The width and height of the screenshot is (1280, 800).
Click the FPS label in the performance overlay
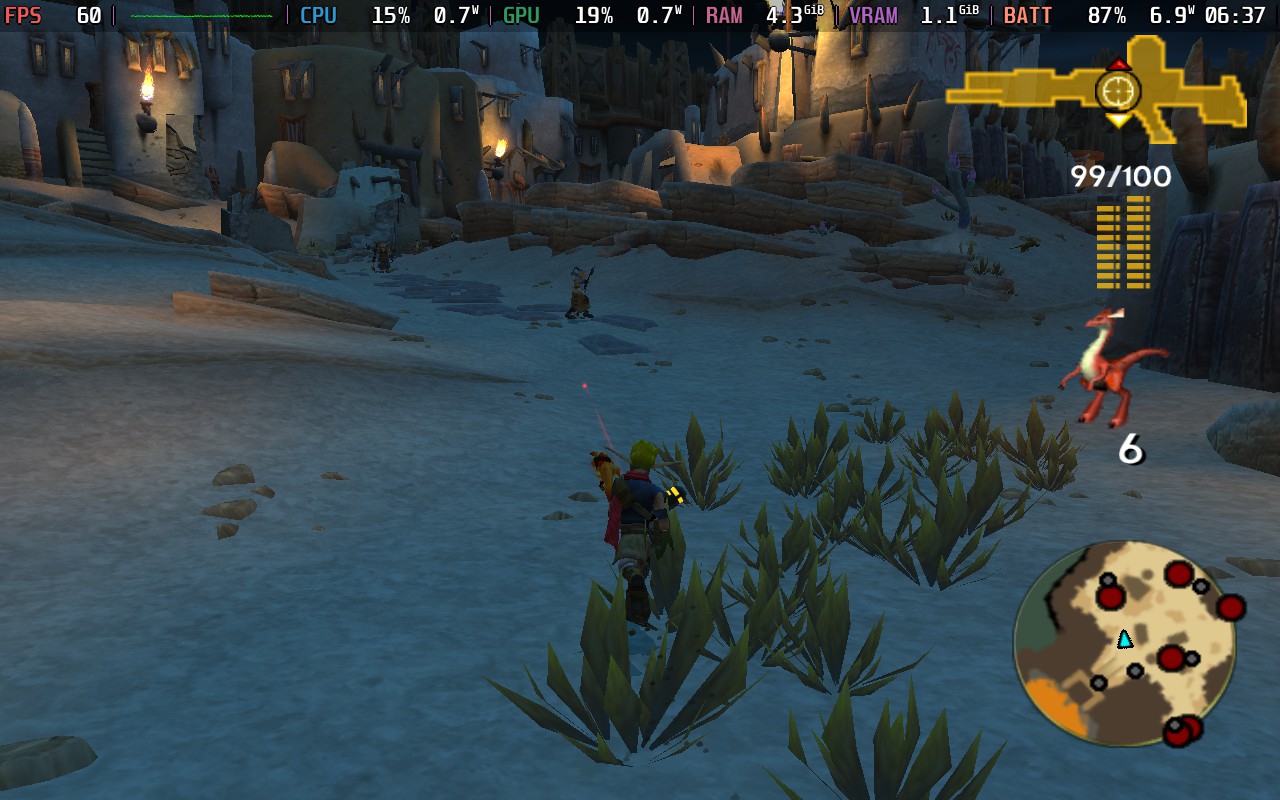pyautogui.click(x=22, y=15)
